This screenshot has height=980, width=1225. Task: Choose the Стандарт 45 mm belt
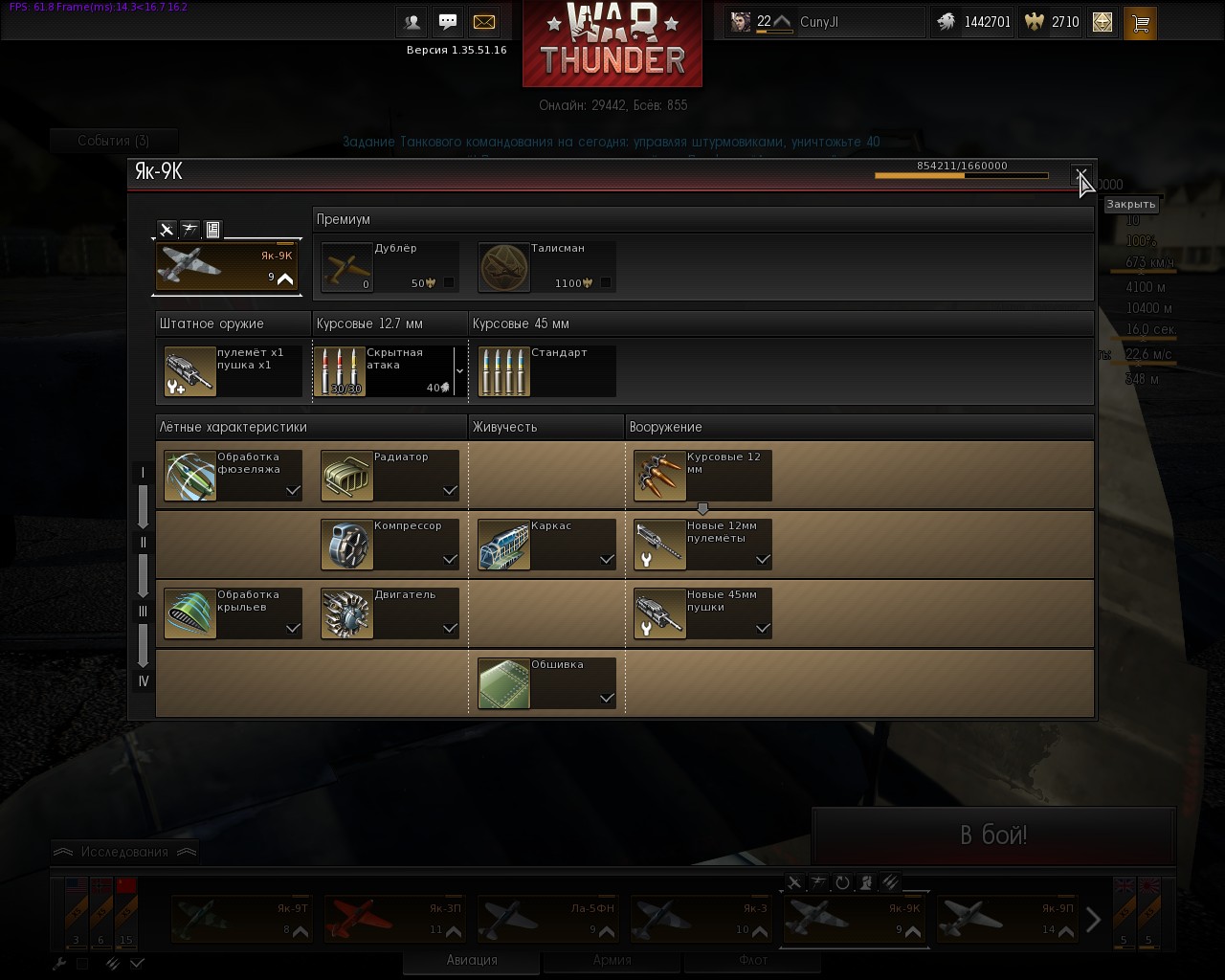pyautogui.click(x=546, y=371)
